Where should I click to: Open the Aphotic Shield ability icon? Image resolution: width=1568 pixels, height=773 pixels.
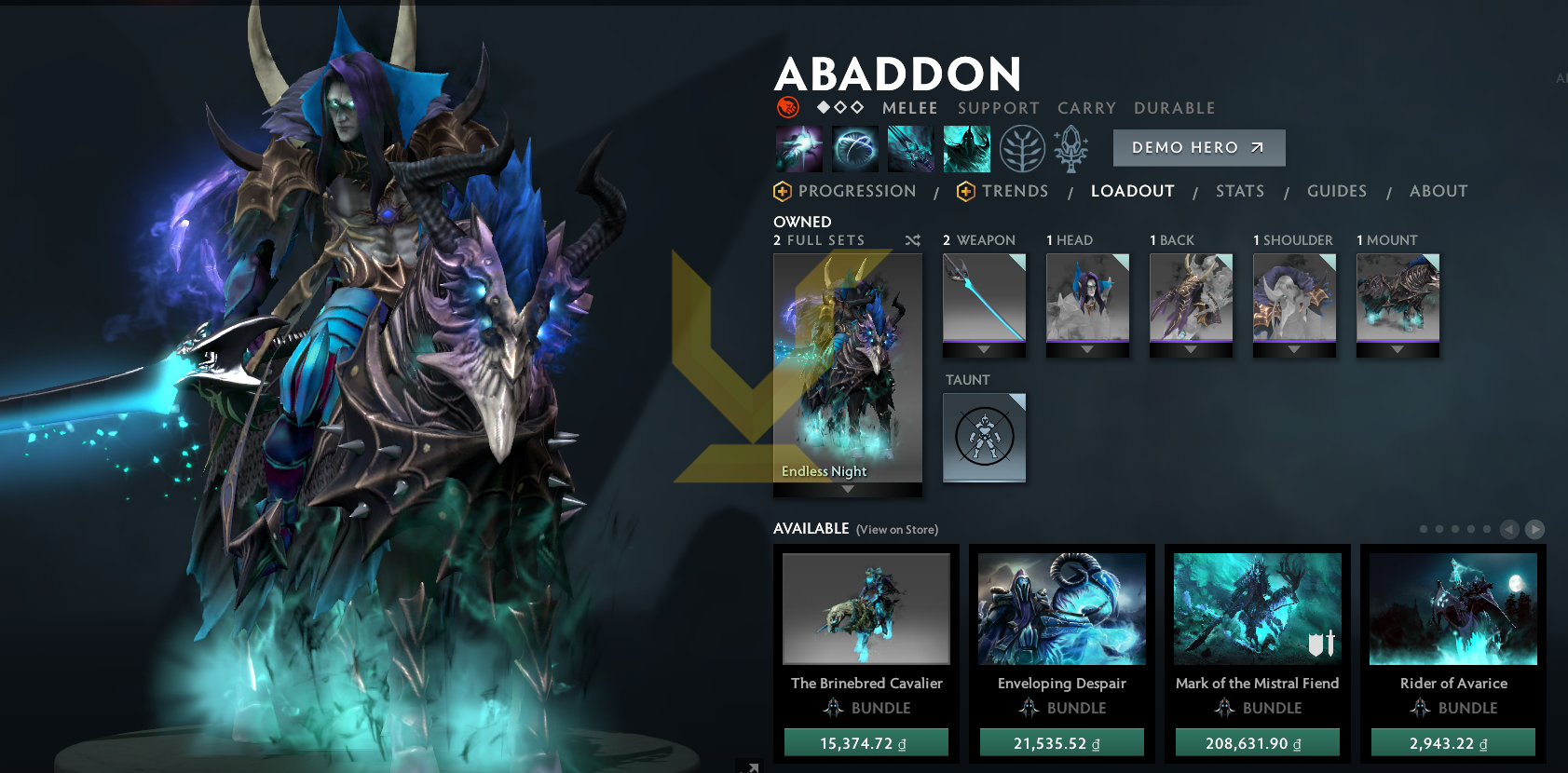pyautogui.click(x=854, y=149)
